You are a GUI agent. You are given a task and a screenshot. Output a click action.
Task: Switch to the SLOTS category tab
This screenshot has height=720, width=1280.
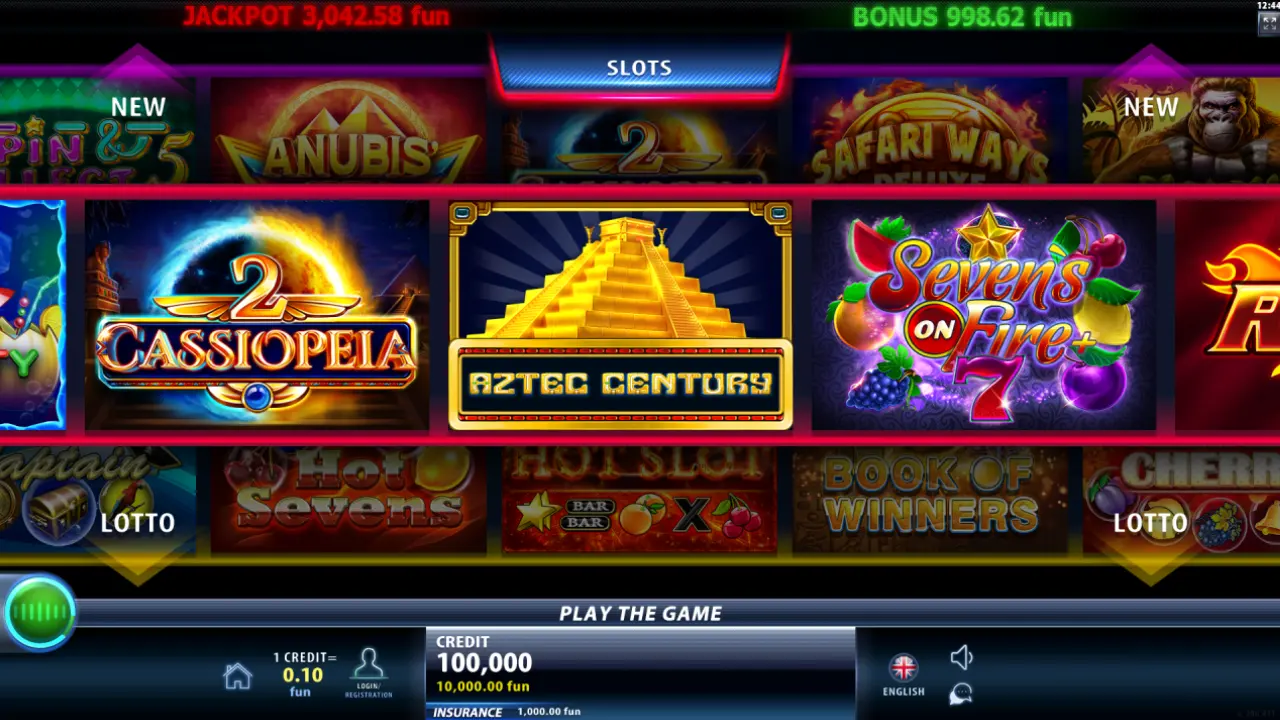(639, 68)
